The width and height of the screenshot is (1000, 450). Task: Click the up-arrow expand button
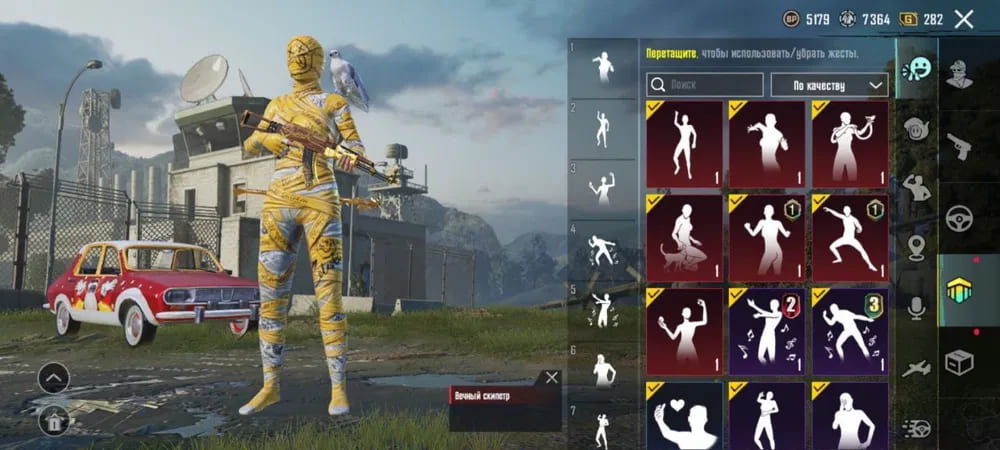pos(53,378)
